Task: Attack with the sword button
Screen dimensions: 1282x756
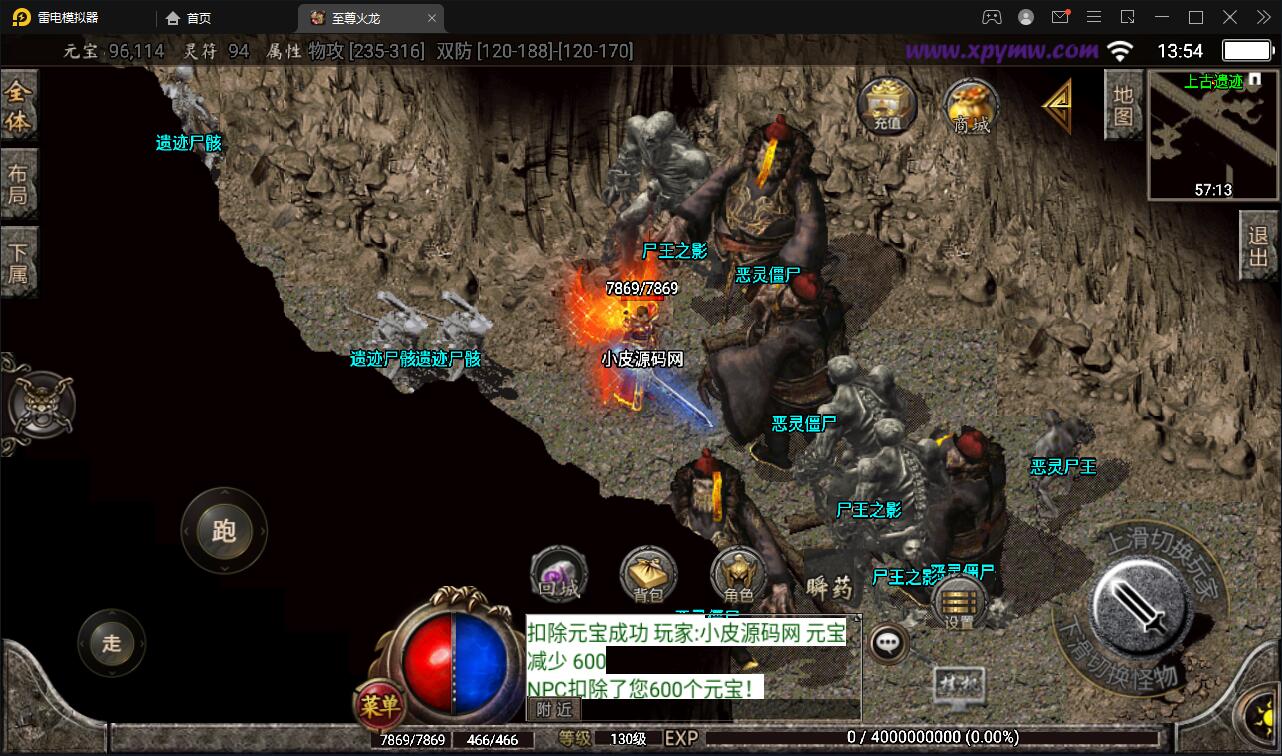Action: click(x=1139, y=605)
